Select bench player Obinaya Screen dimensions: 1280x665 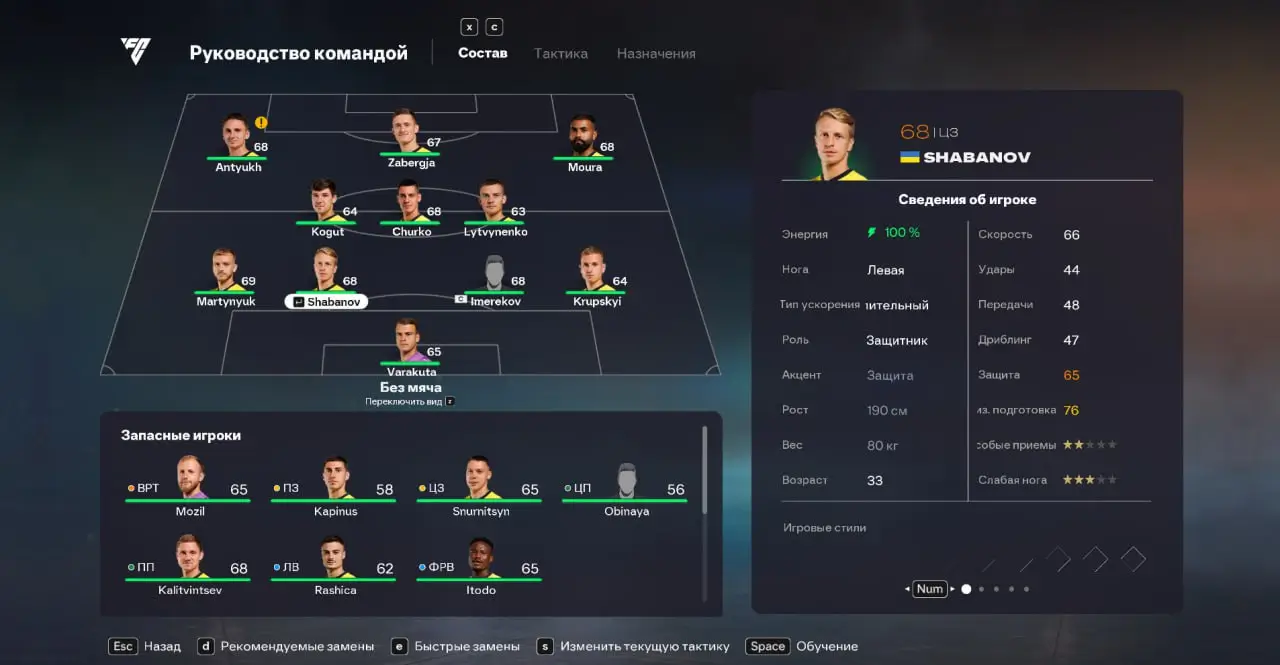626,484
